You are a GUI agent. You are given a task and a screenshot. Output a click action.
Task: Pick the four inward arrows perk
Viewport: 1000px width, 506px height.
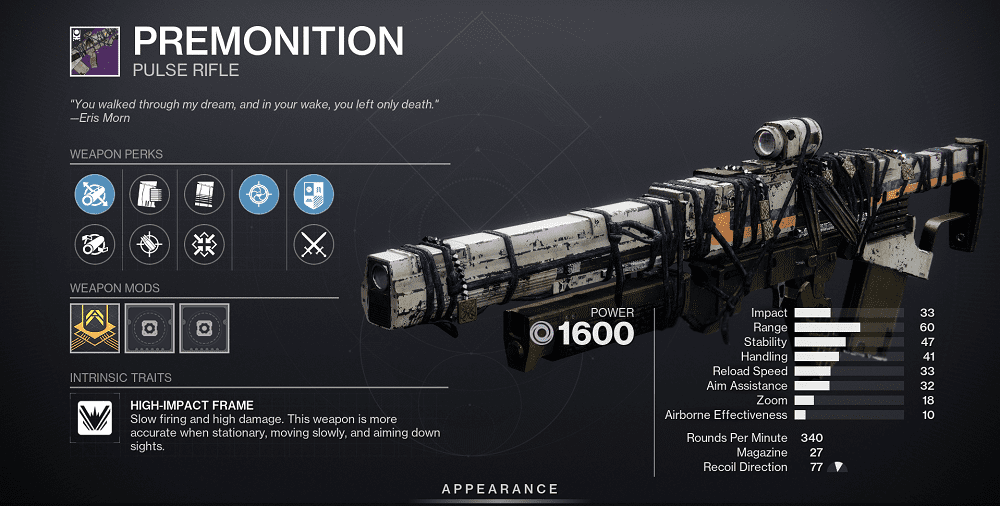click(204, 243)
